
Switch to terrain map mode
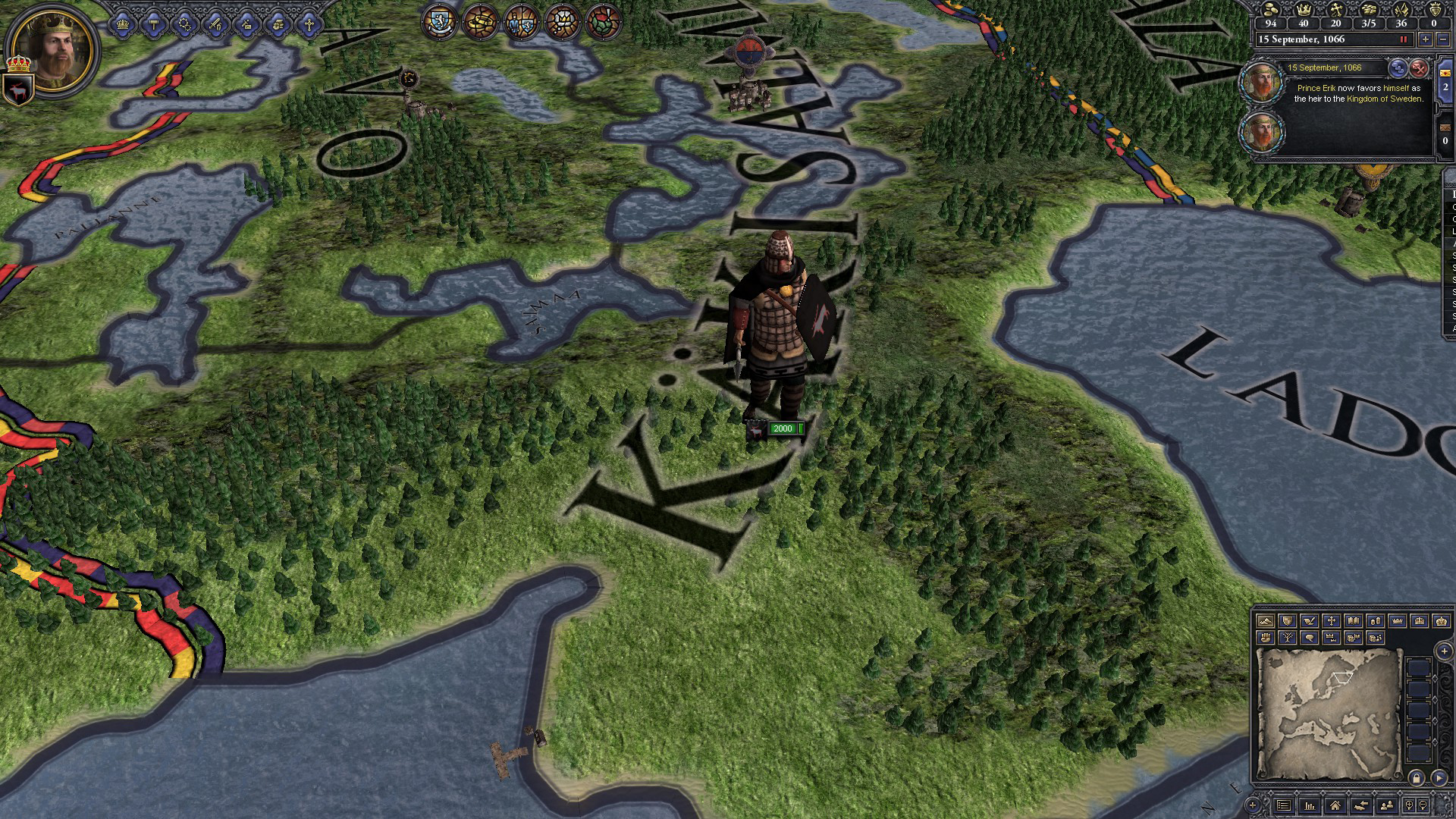[1265, 621]
